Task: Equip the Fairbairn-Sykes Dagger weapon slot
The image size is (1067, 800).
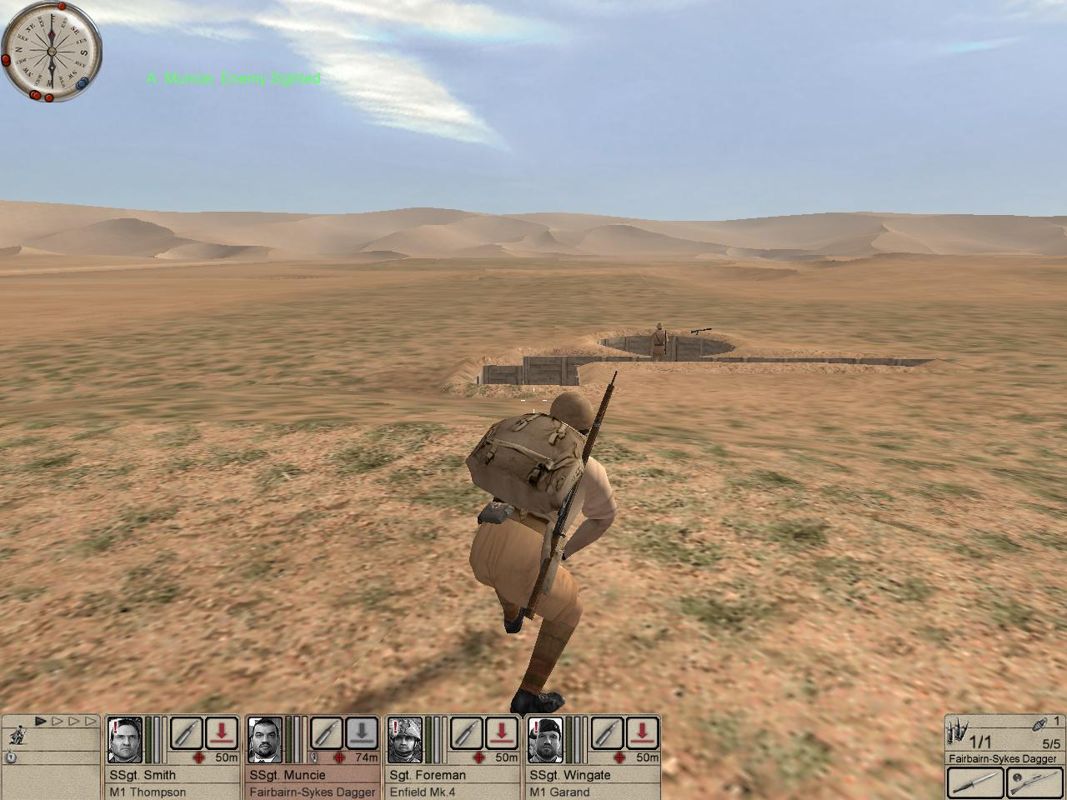Action: pyautogui.click(x=975, y=783)
